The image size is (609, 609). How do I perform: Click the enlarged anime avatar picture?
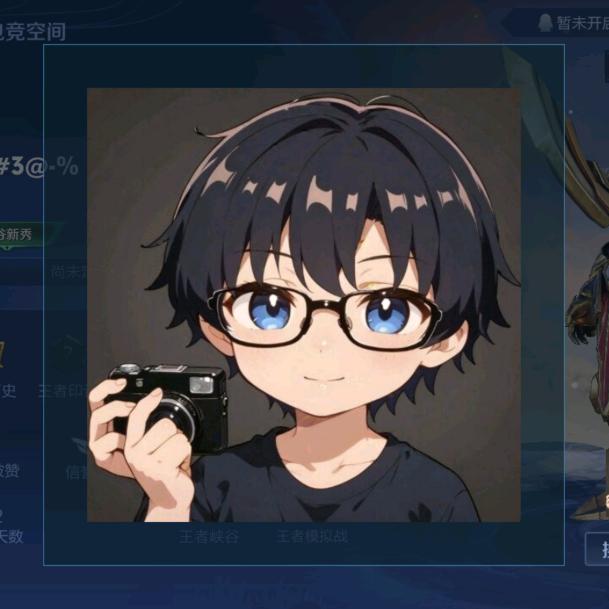(x=303, y=305)
